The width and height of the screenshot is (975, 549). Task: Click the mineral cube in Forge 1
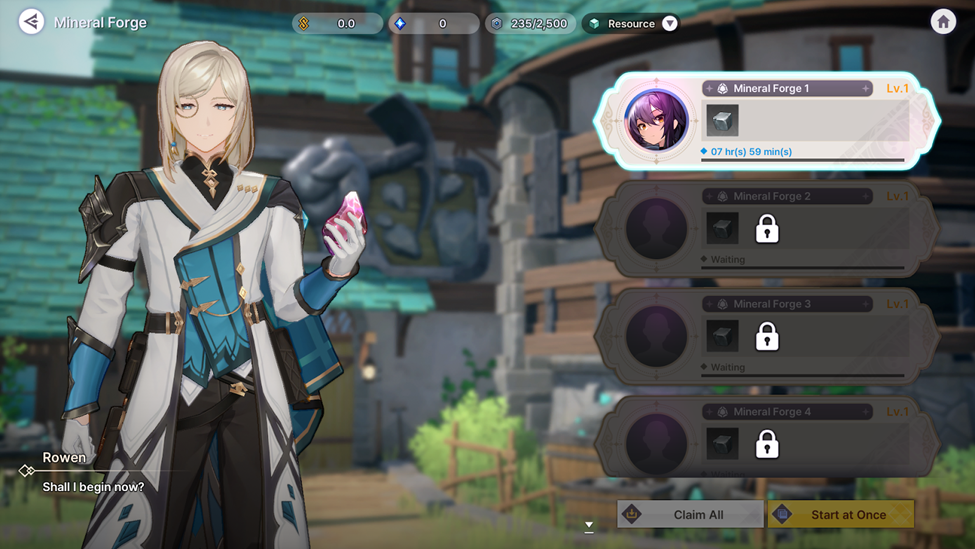[x=722, y=121]
